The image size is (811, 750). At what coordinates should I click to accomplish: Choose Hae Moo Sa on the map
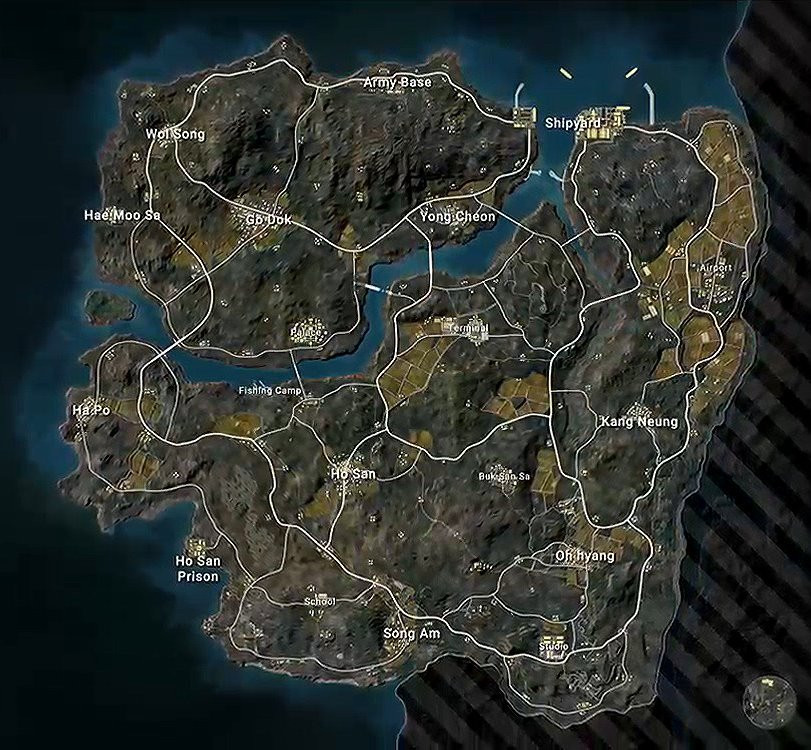(x=122, y=215)
